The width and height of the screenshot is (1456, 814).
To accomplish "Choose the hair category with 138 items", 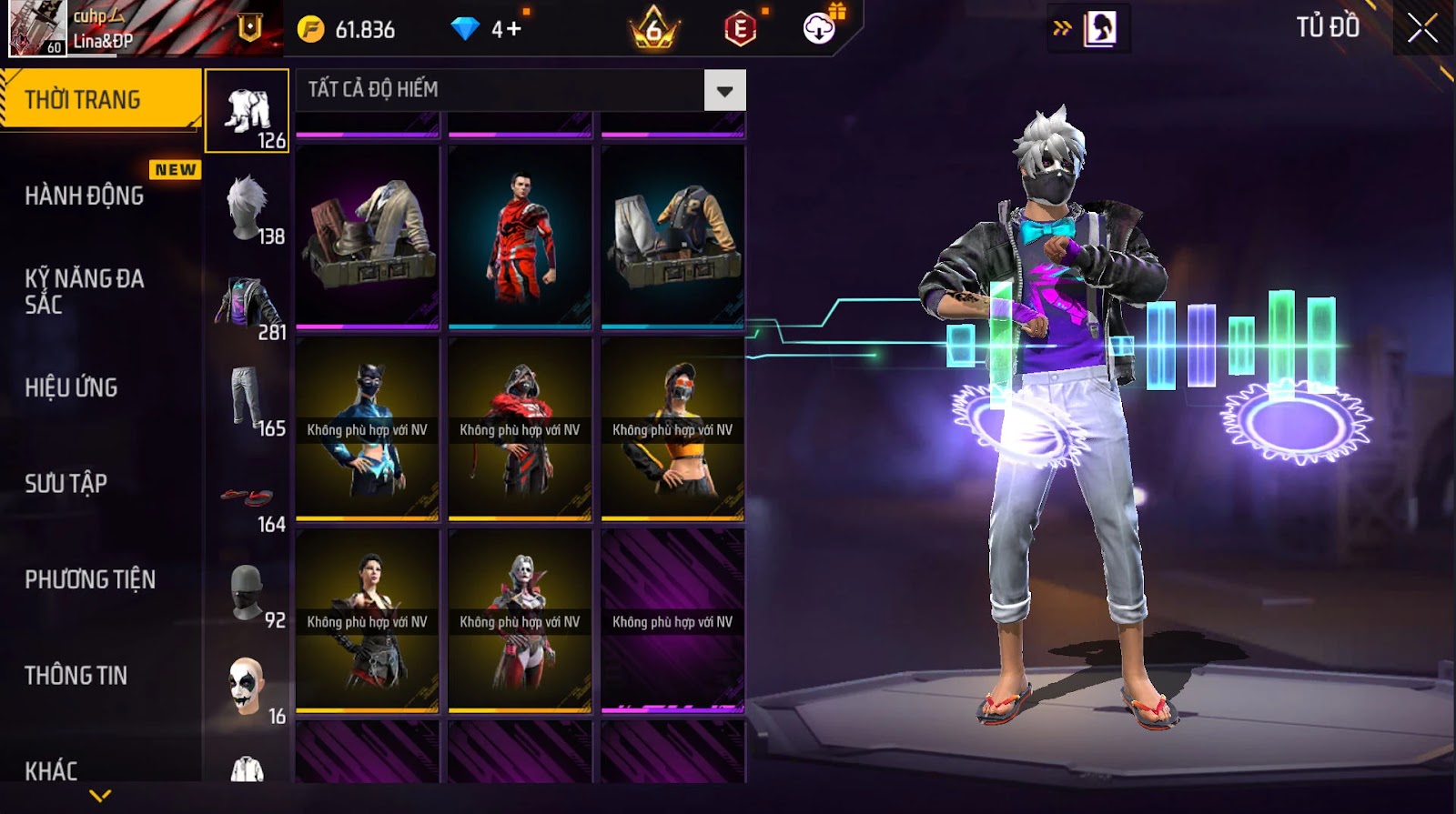I will click(248, 208).
